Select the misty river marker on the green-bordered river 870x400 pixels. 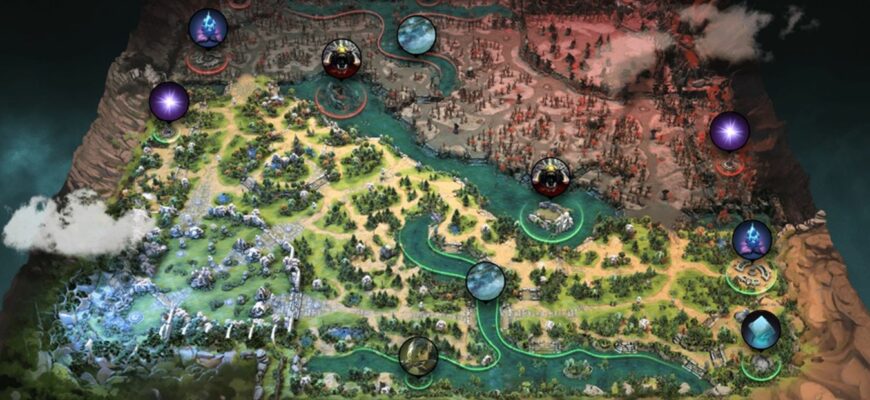pos(485,281)
